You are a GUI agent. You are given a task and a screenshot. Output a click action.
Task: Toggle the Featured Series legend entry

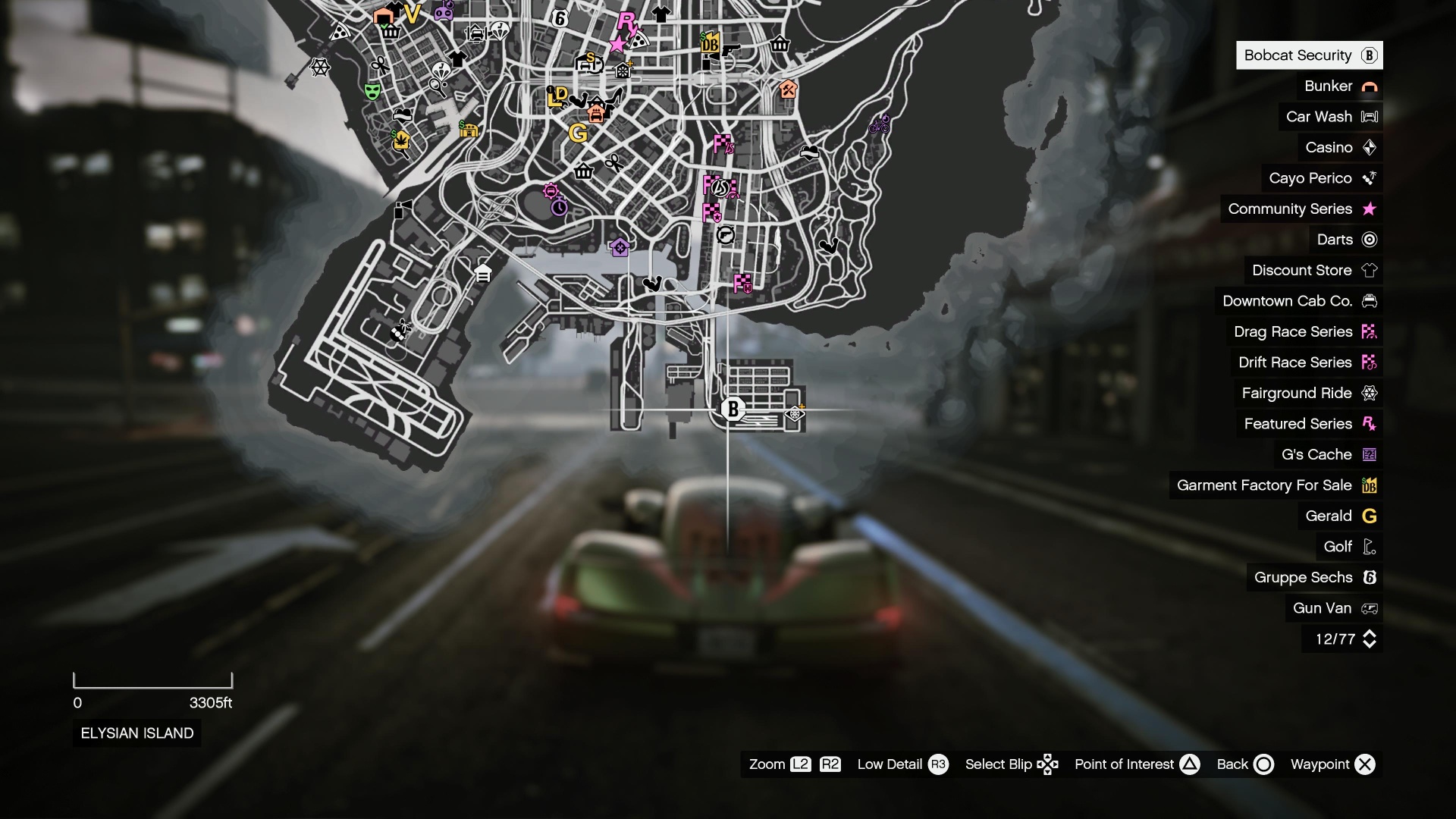pyautogui.click(x=1298, y=424)
